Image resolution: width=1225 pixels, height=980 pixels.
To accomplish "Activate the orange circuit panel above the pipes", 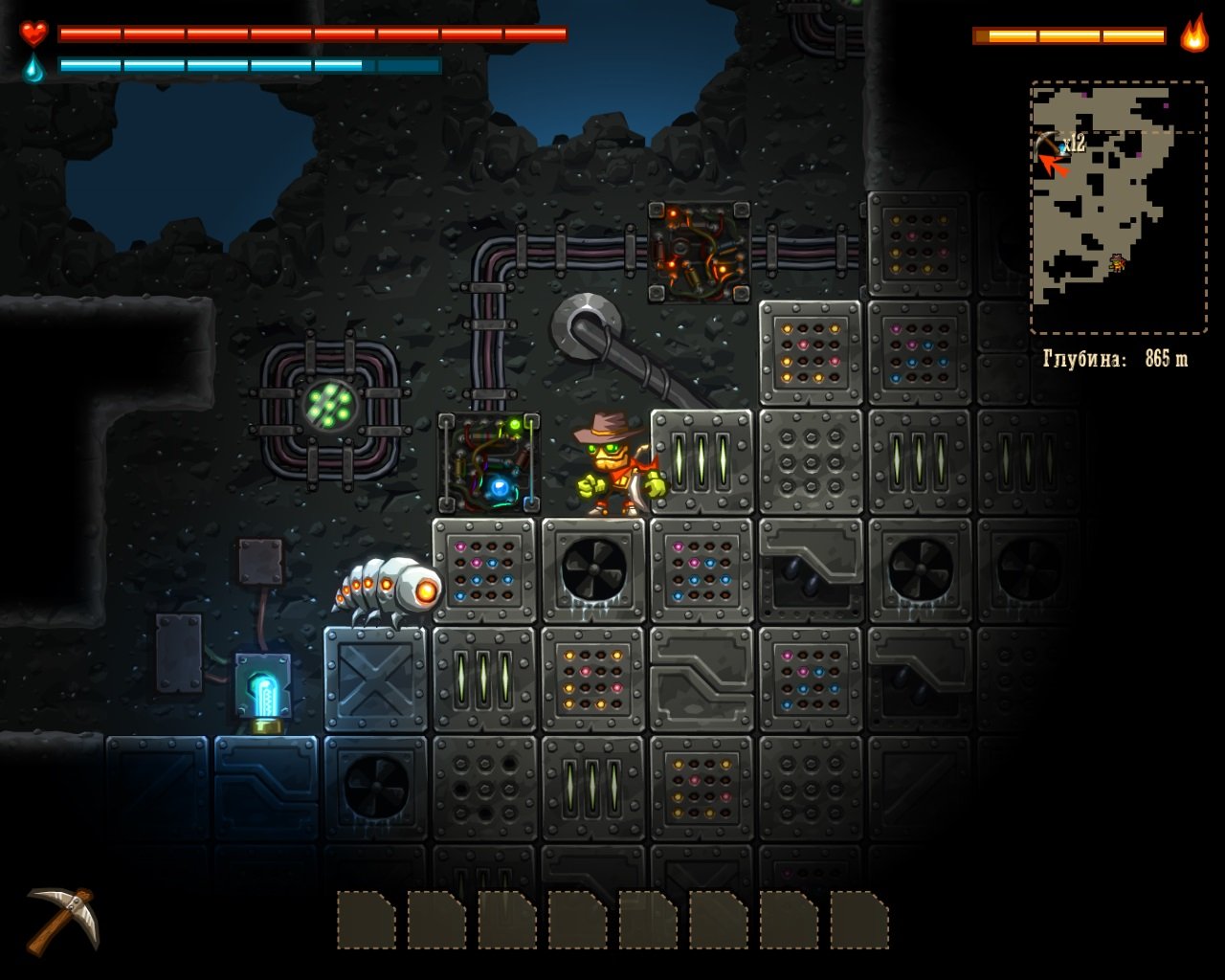I will tap(702, 252).
